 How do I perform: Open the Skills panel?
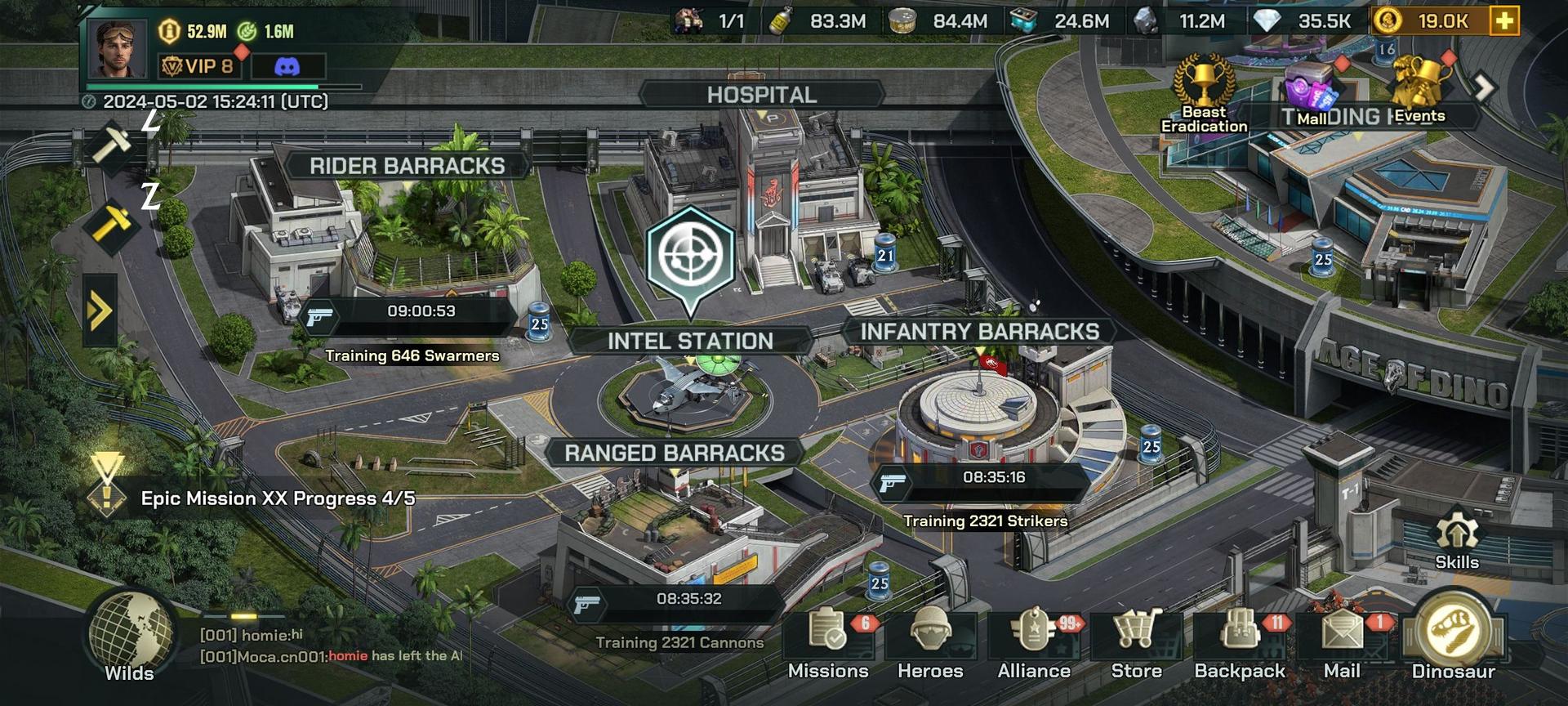(x=1457, y=541)
